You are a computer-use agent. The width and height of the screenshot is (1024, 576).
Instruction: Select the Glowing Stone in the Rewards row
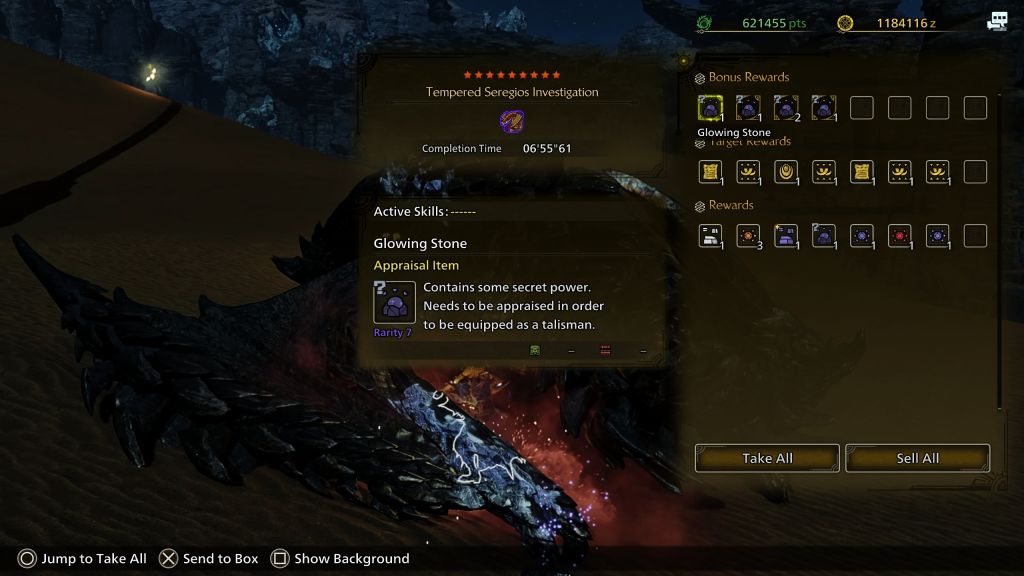pyautogui.click(x=824, y=235)
